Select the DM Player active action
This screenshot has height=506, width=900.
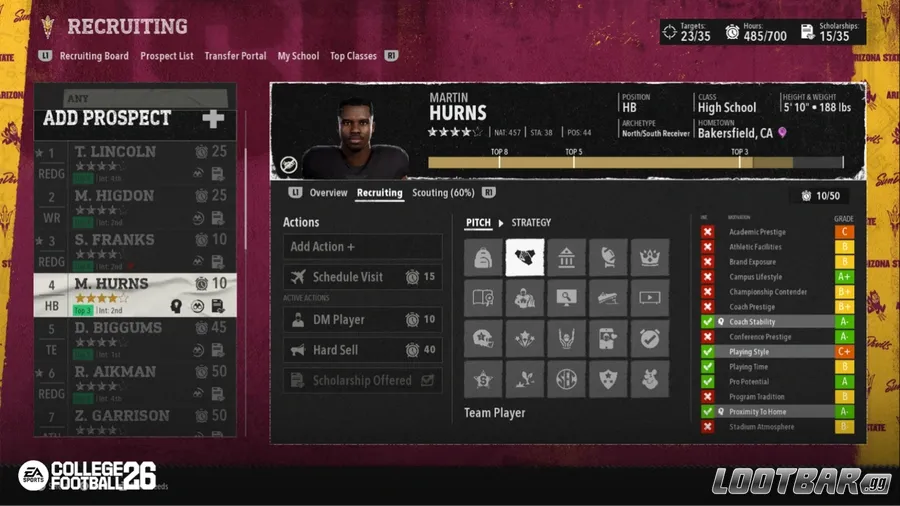(x=362, y=320)
